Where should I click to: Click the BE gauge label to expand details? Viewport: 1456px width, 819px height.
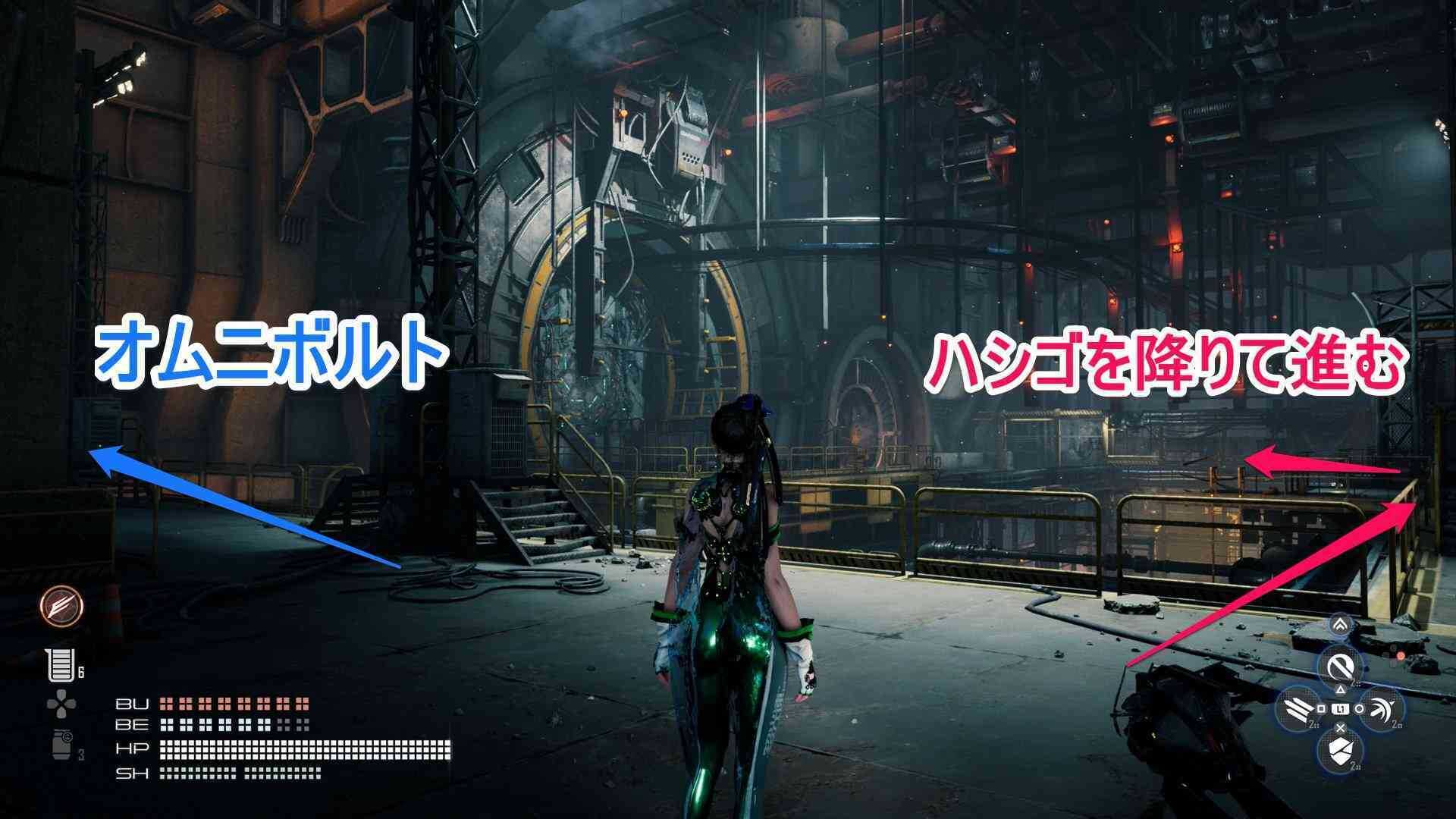pos(133,725)
